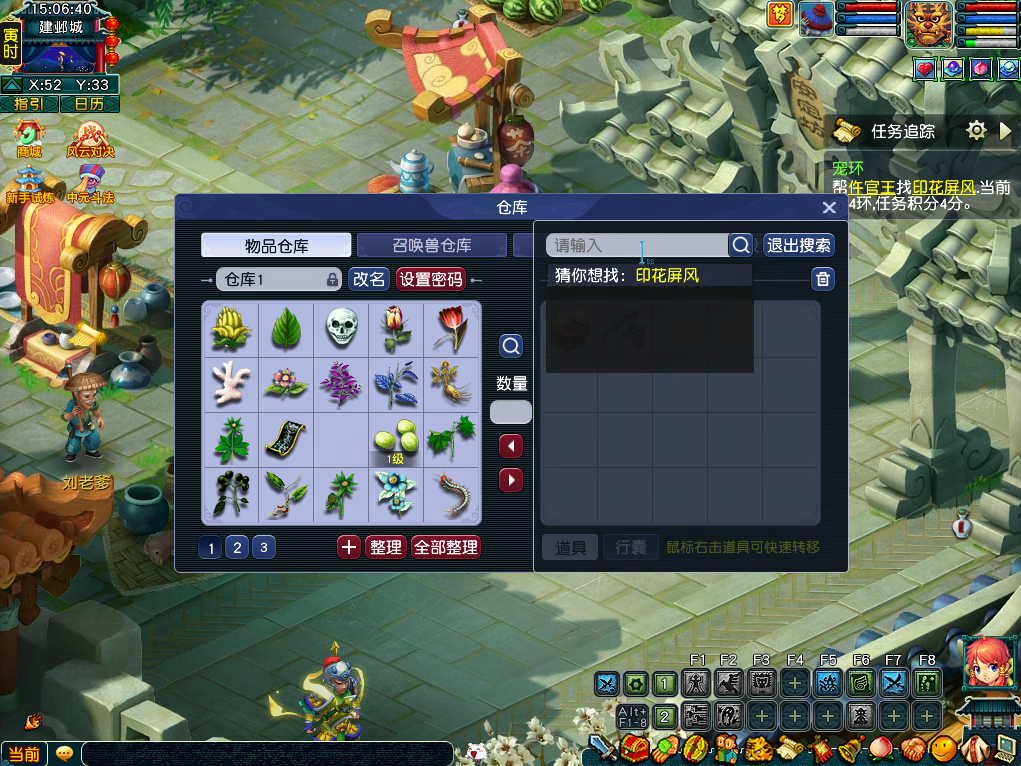1021x766 pixels.
Task: Click the 全部整理 sort-all button
Action: tap(446, 547)
